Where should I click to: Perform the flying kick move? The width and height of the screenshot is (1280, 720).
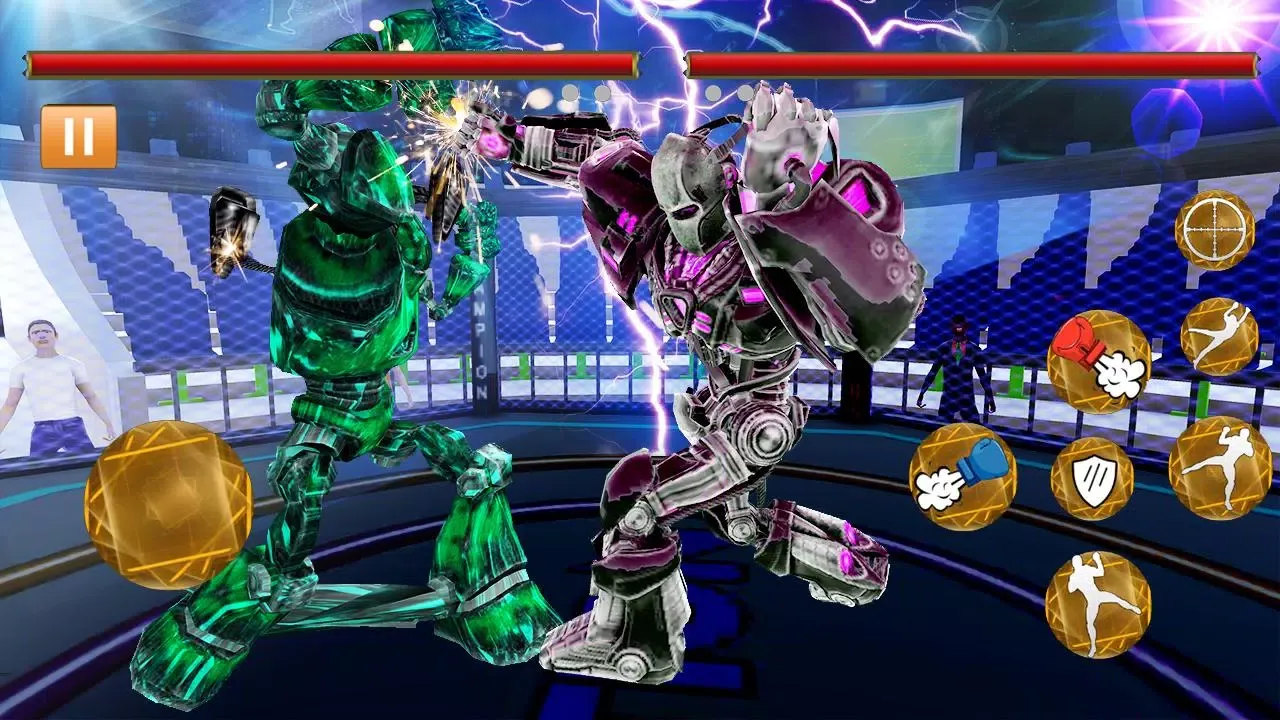click(1219, 337)
